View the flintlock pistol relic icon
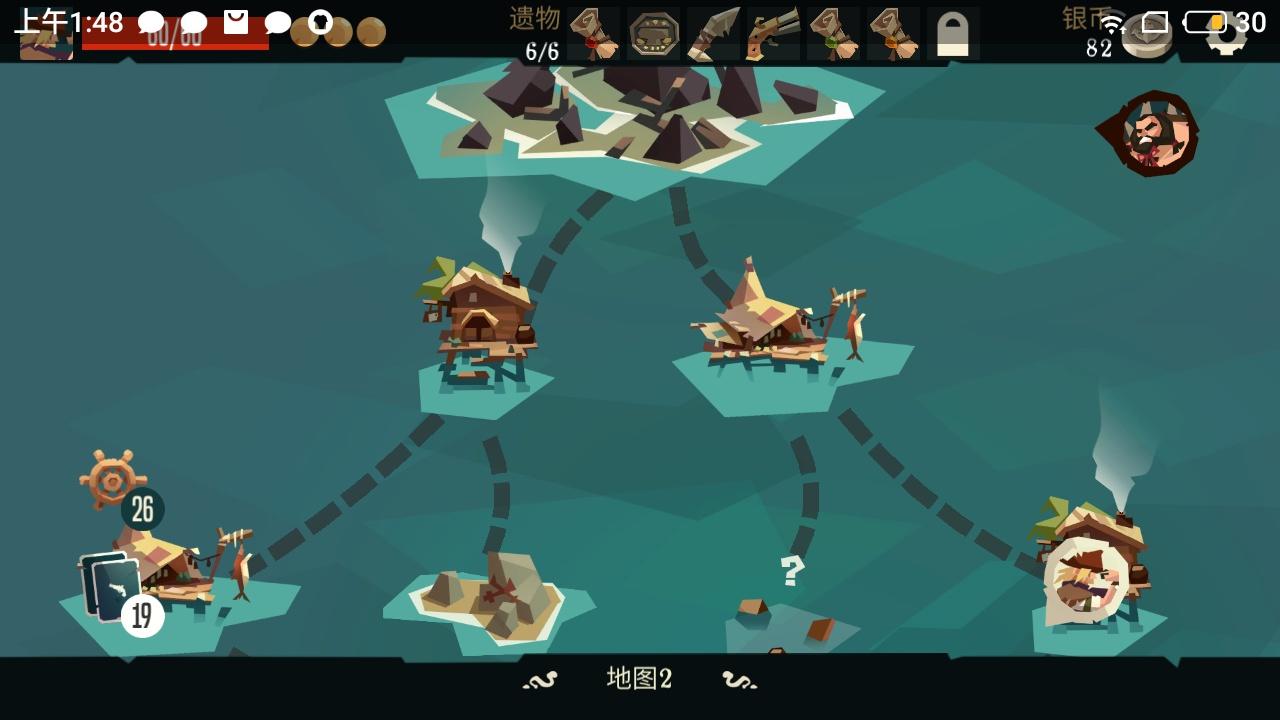Screen dimensions: 1280x720 tap(771, 30)
